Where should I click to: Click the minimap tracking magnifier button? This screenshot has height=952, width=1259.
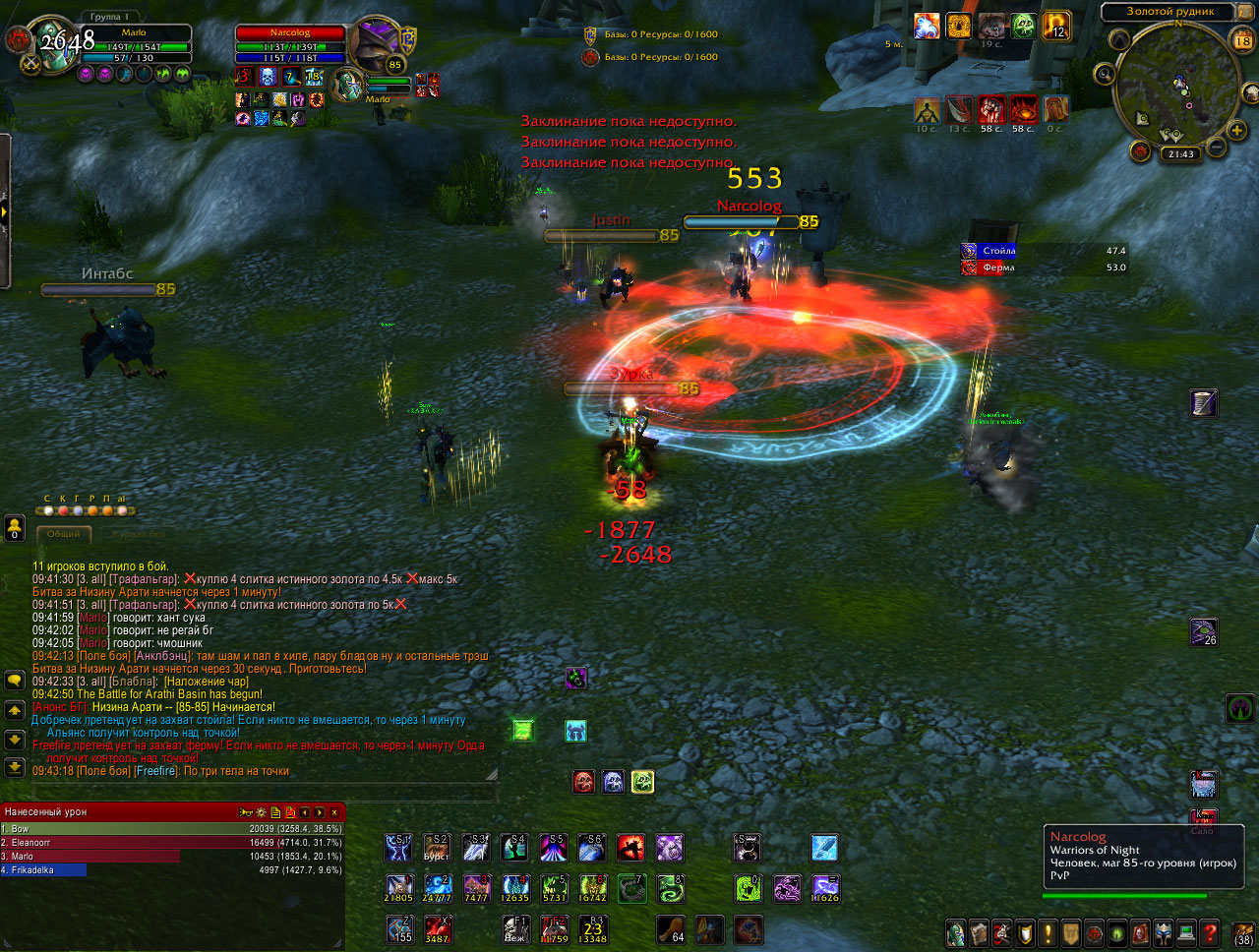pyautogui.click(x=1106, y=74)
